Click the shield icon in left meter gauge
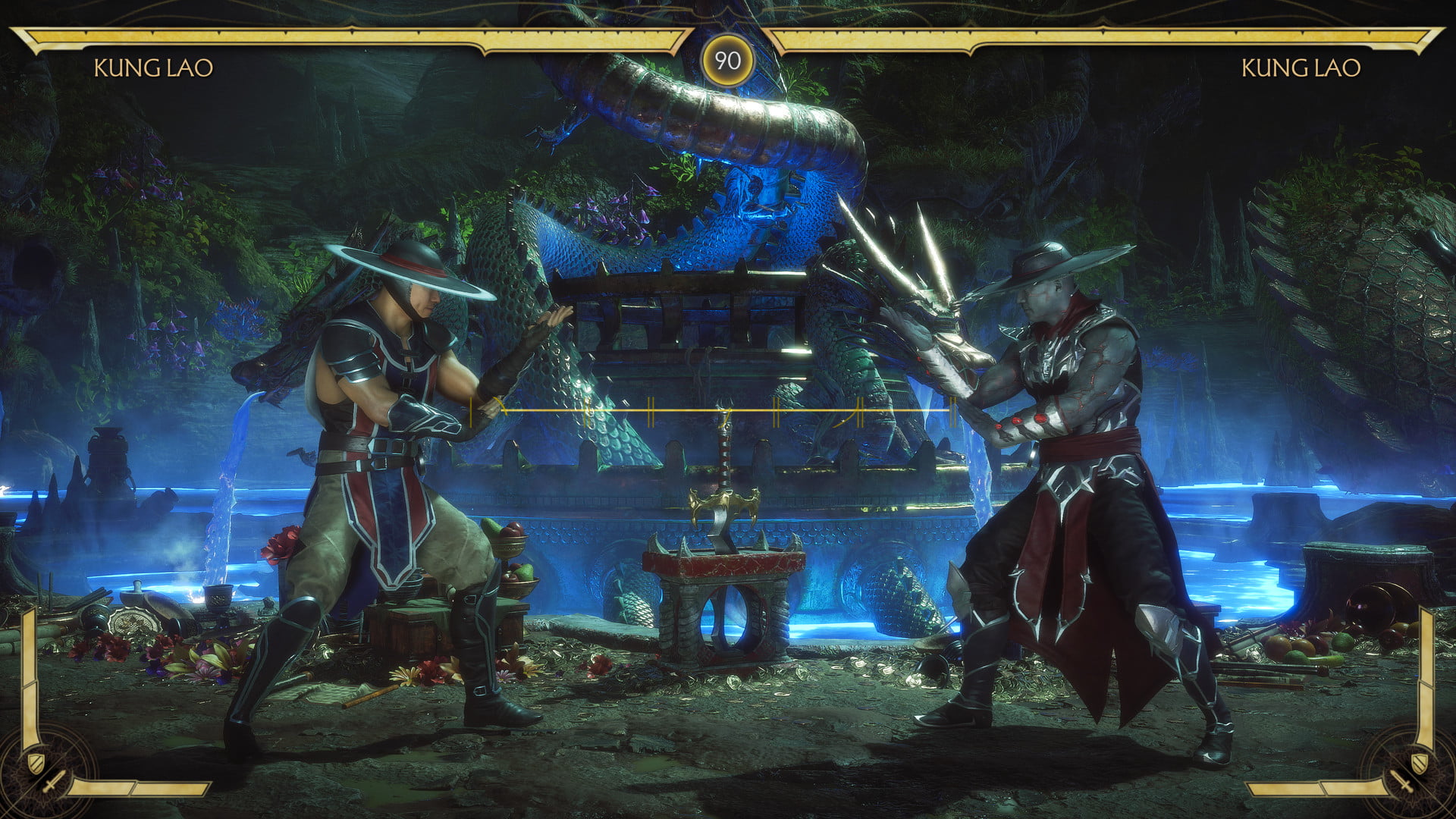The width and height of the screenshot is (1456, 819). [x=36, y=764]
